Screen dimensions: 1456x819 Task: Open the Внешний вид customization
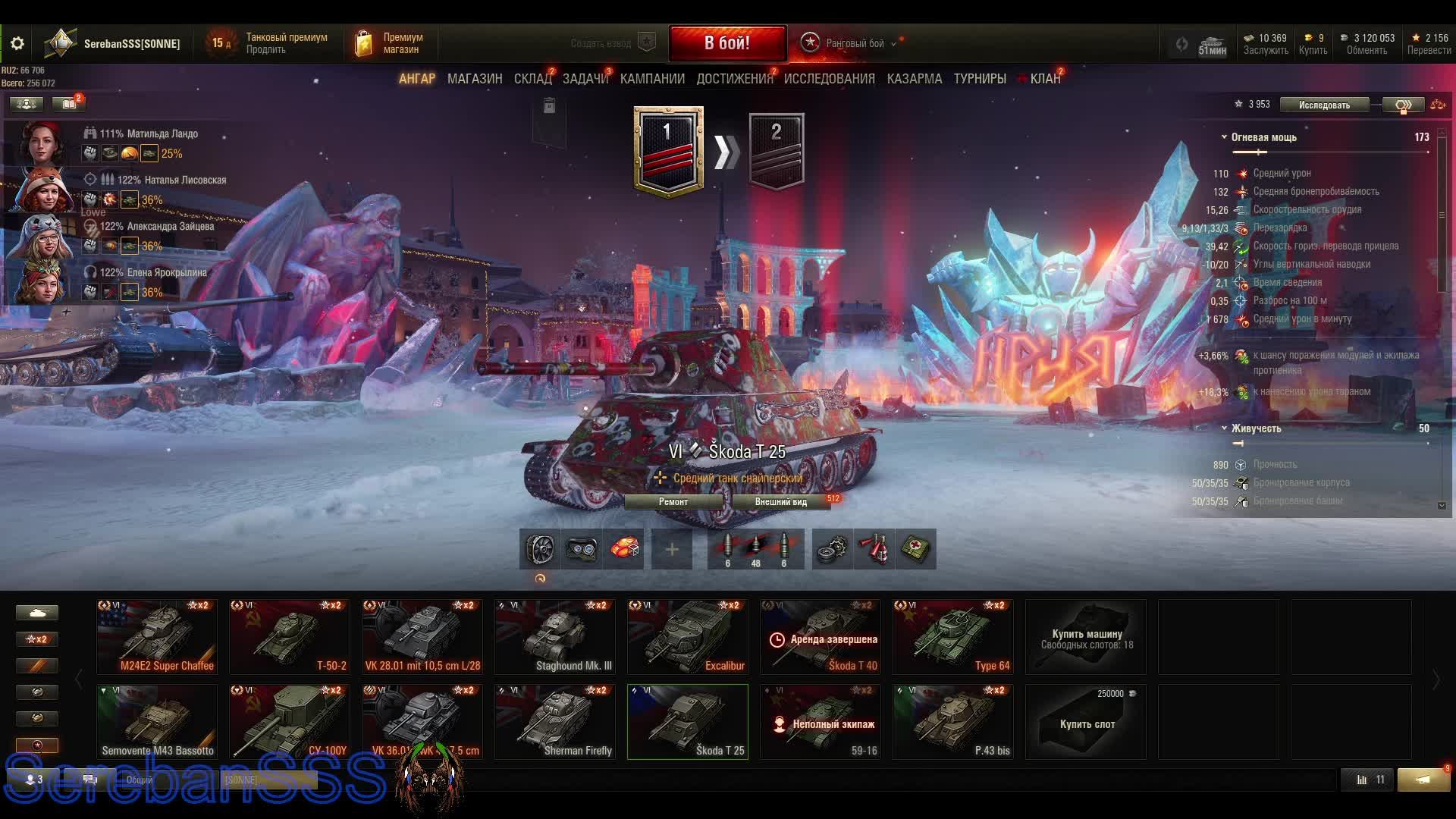(780, 502)
